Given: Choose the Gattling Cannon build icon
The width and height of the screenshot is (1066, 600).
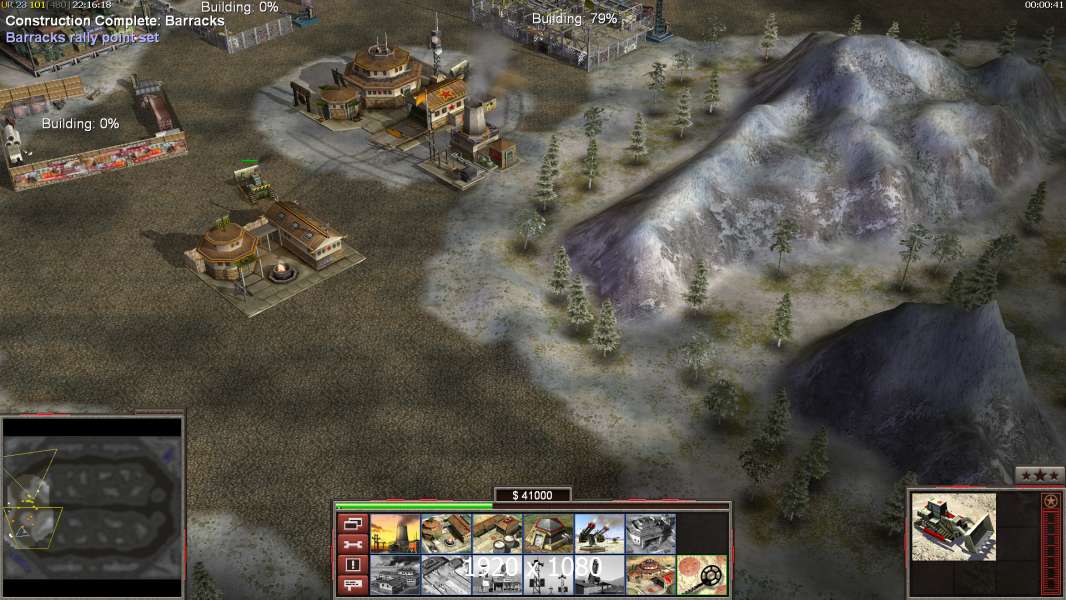Looking at the screenshot, I should (599, 533).
